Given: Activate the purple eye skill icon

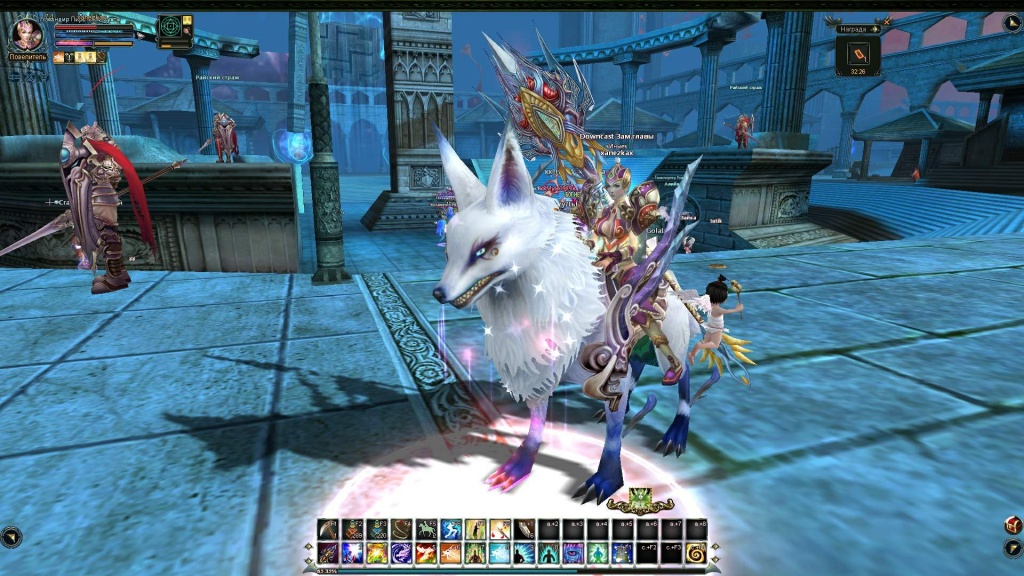Looking at the screenshot, I should coord(573,552).
